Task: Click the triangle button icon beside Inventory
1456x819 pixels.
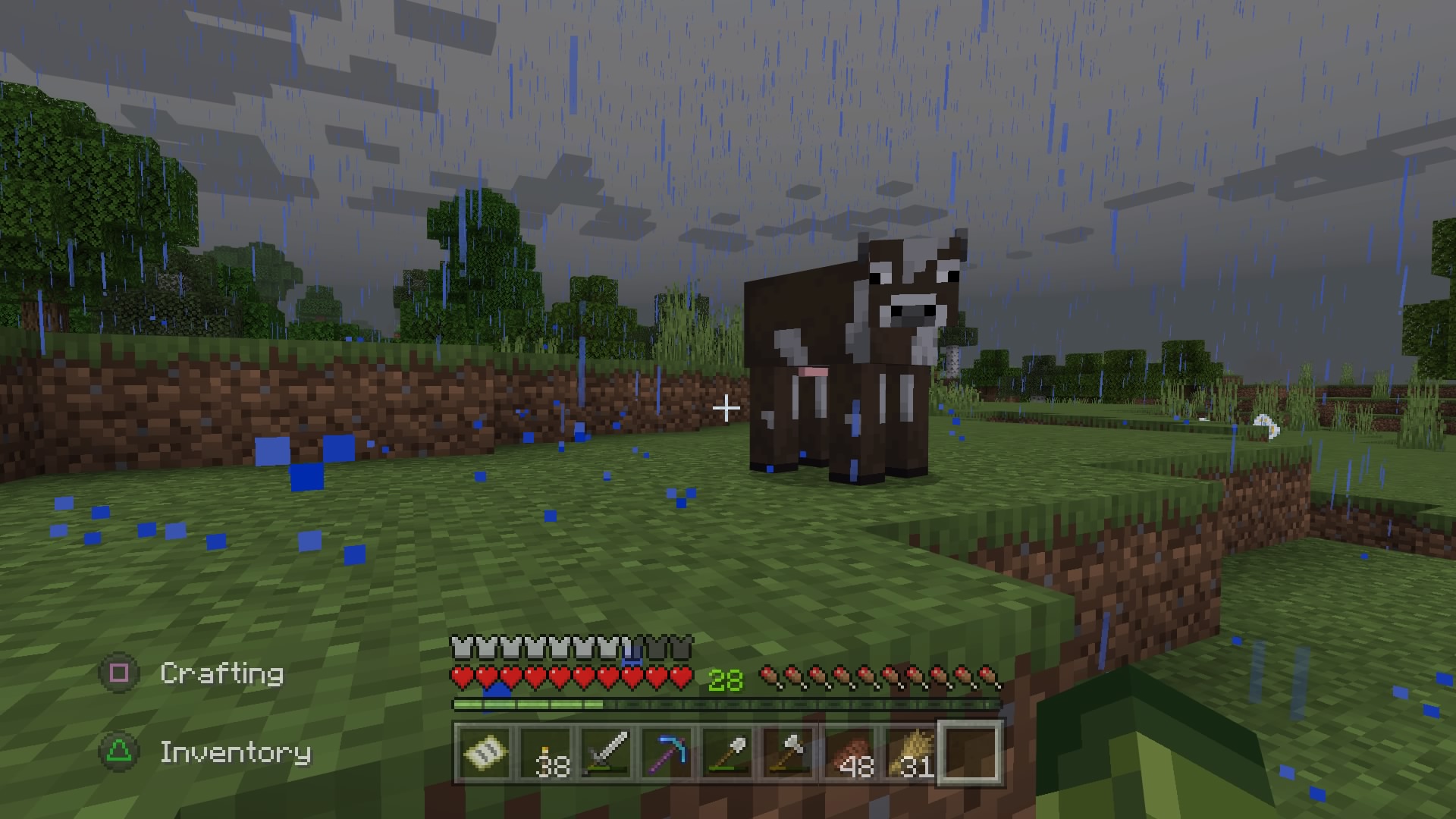Action: 118,752
